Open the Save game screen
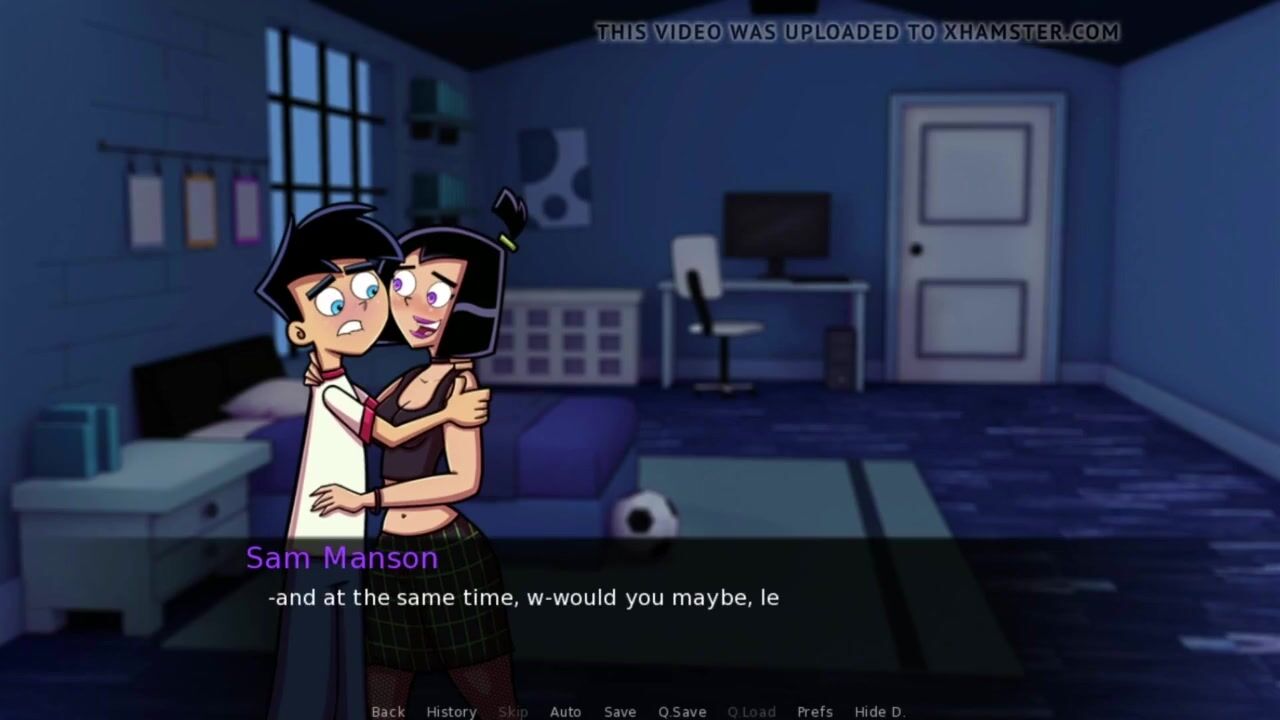Image resolution: width=1280 pixels, height=720 pixels. [x=620, y=711]
